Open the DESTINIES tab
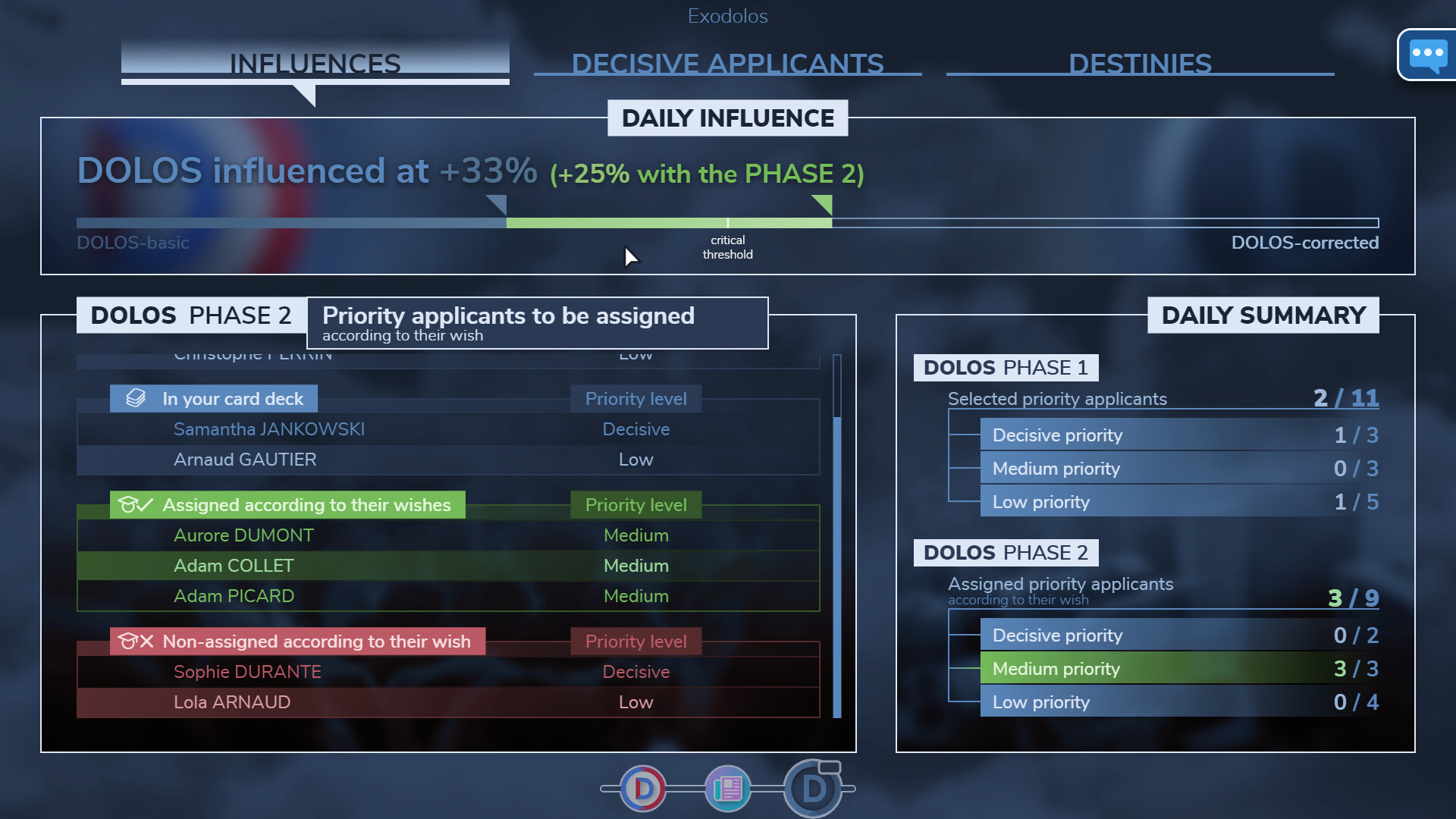Screen dimensions: 1456x819 pos(1140,64)
